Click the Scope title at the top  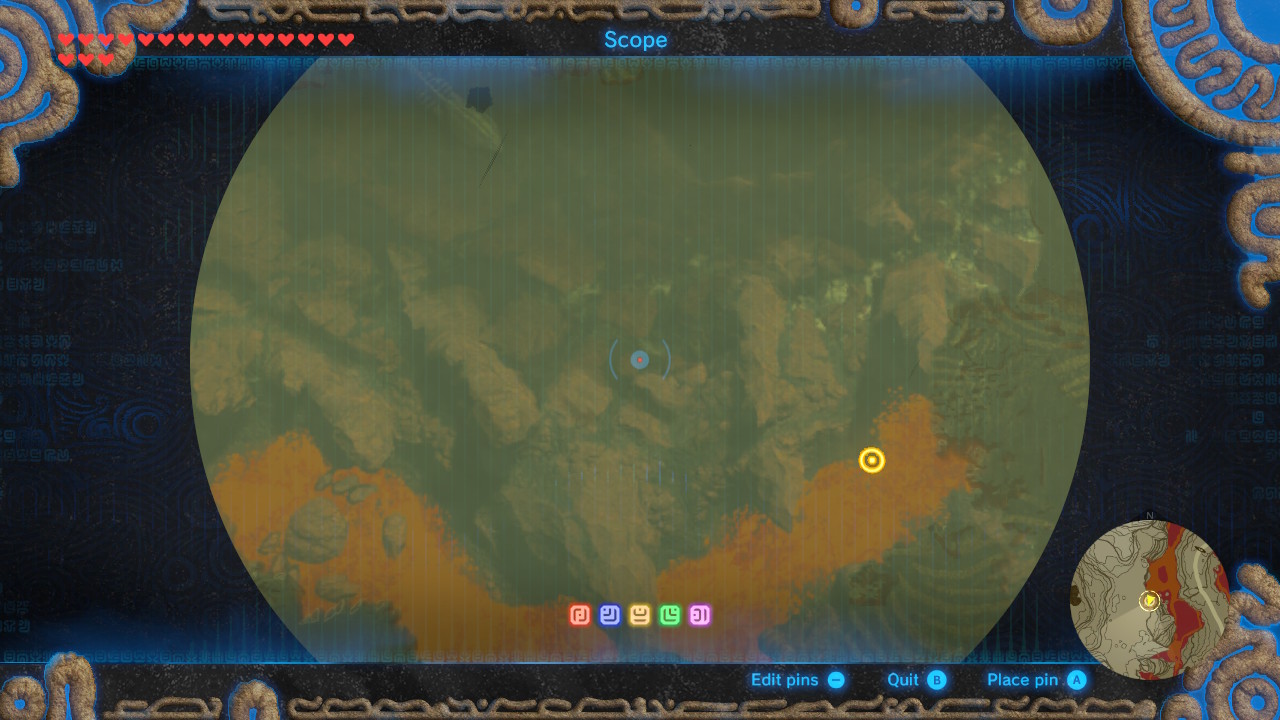636,40
